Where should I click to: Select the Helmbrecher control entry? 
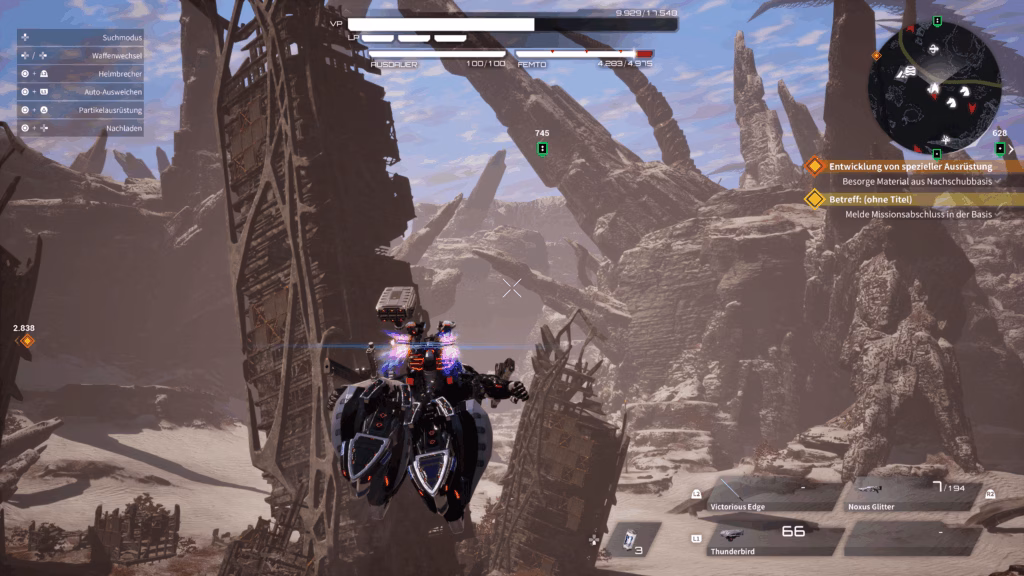tap(80, 74)
